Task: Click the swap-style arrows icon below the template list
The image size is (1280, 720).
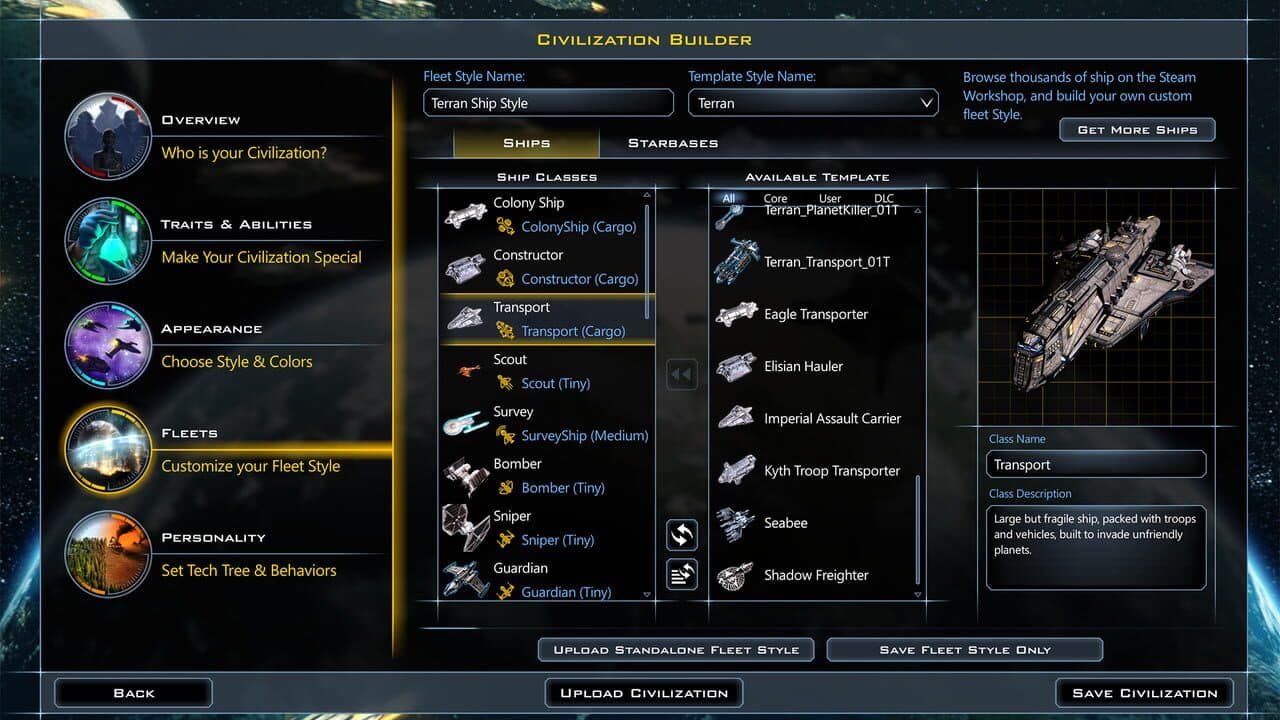Action: (x=682, y=535)
